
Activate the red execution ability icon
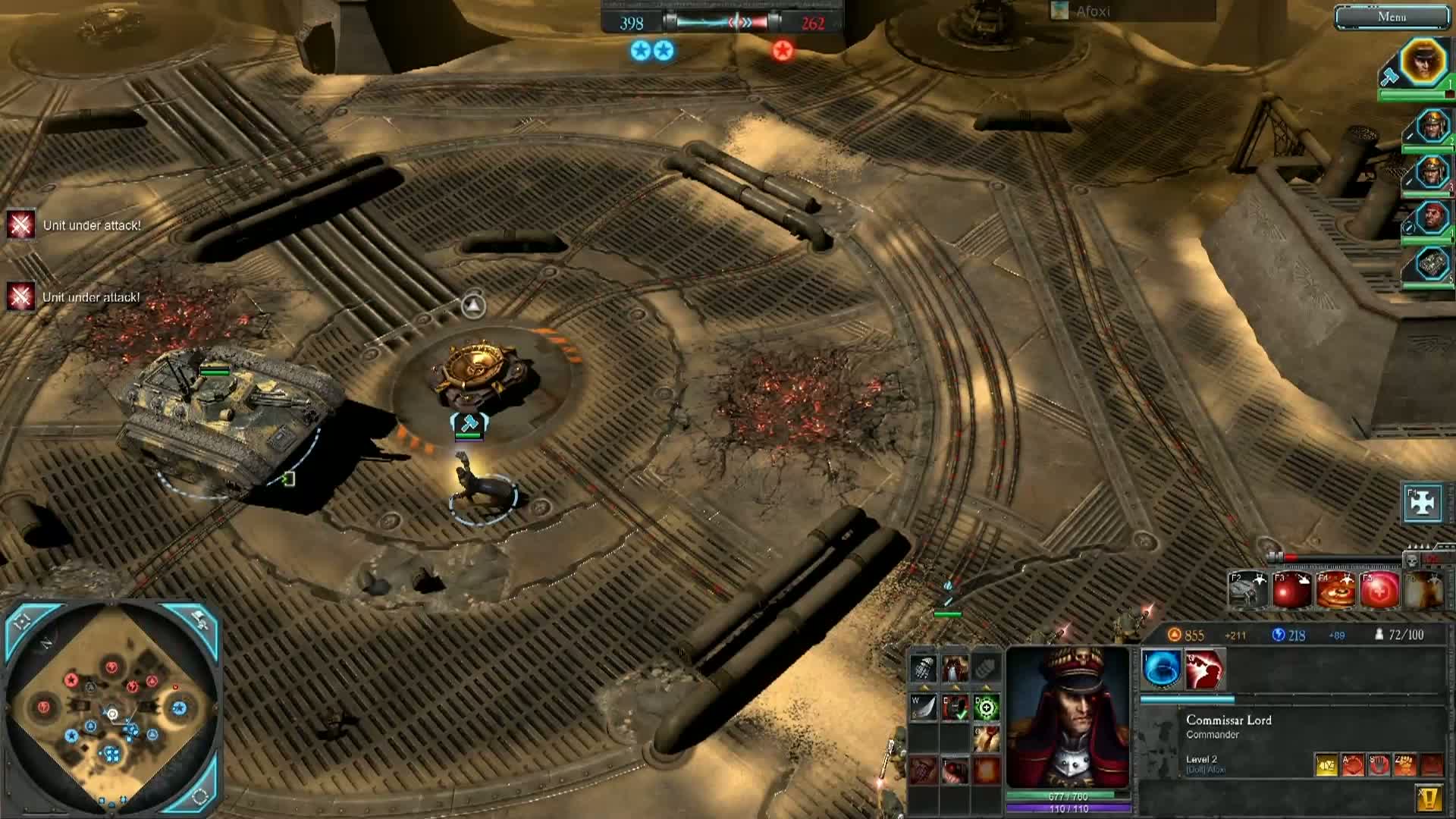click(x=1204, y=670)
